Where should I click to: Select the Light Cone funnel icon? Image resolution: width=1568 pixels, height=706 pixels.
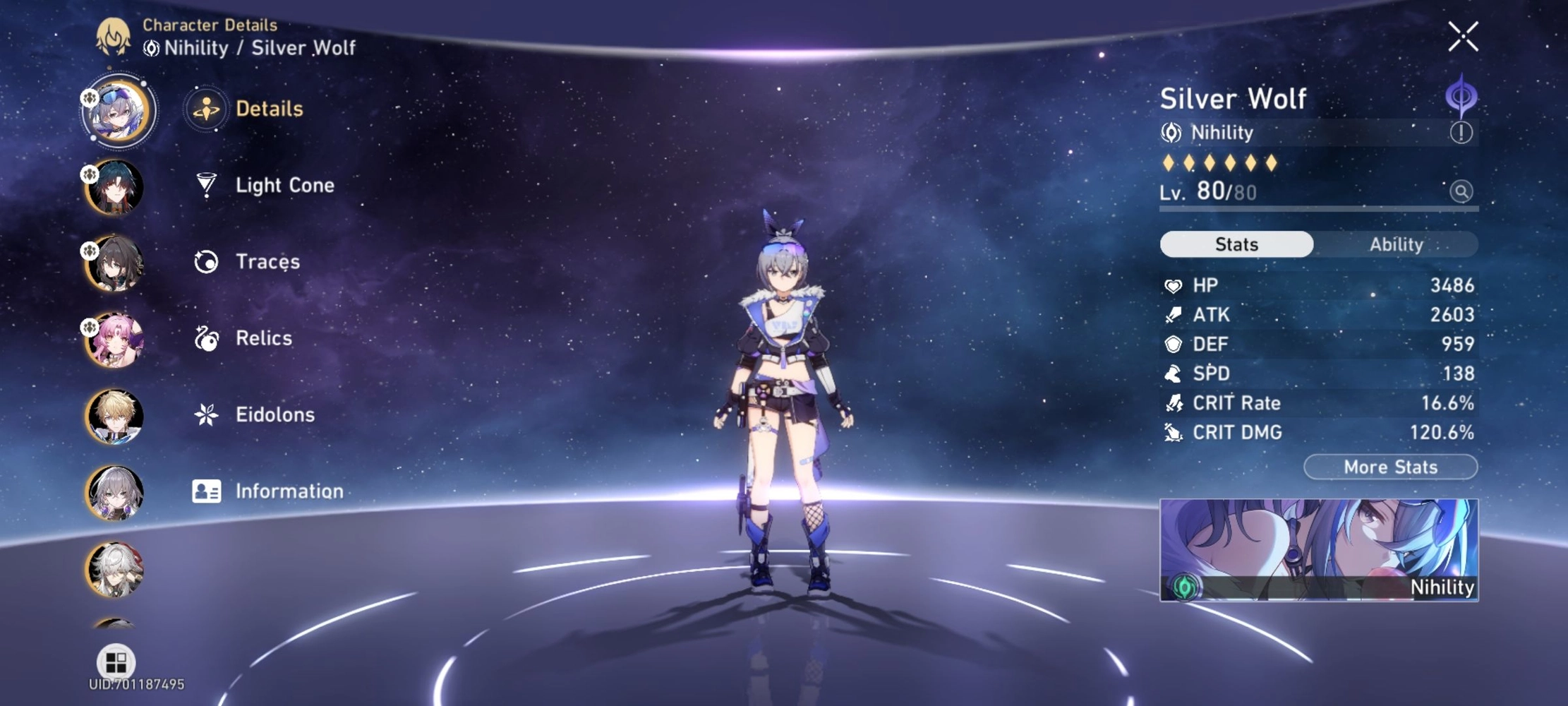pos(205,184)
